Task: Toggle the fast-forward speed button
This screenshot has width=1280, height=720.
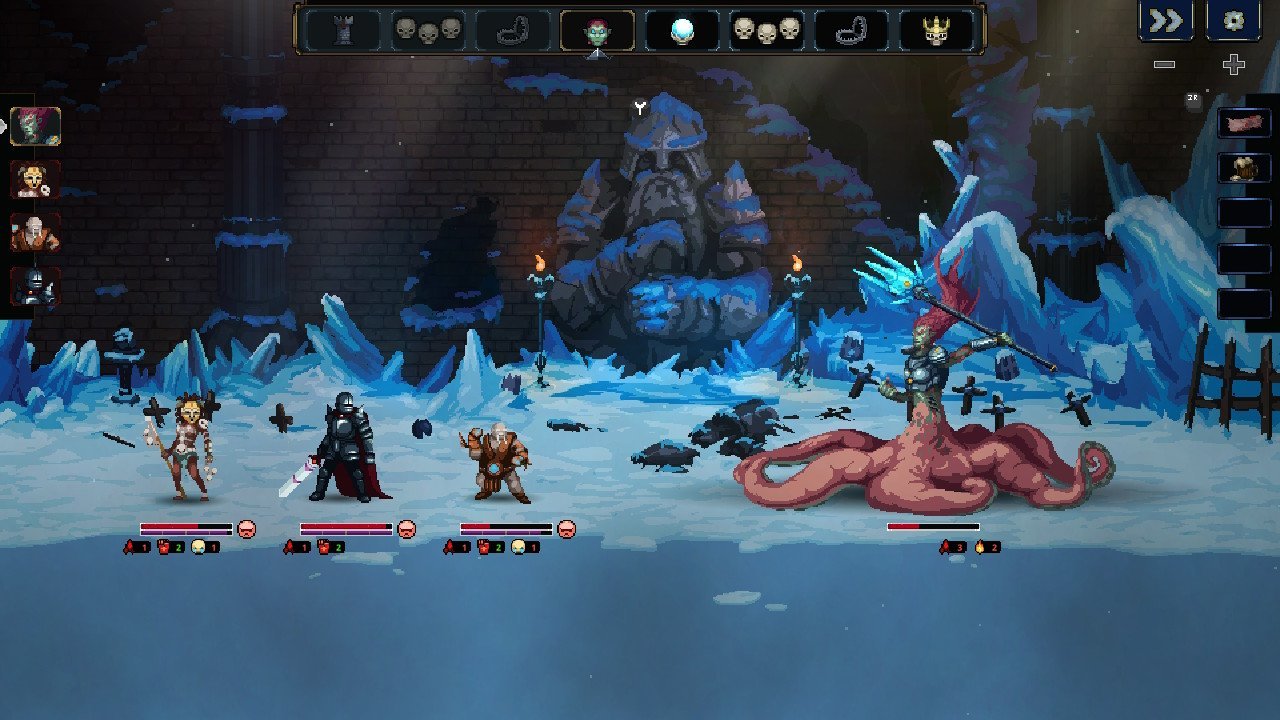Action: pyautogui.click(x=1165, y=21)
